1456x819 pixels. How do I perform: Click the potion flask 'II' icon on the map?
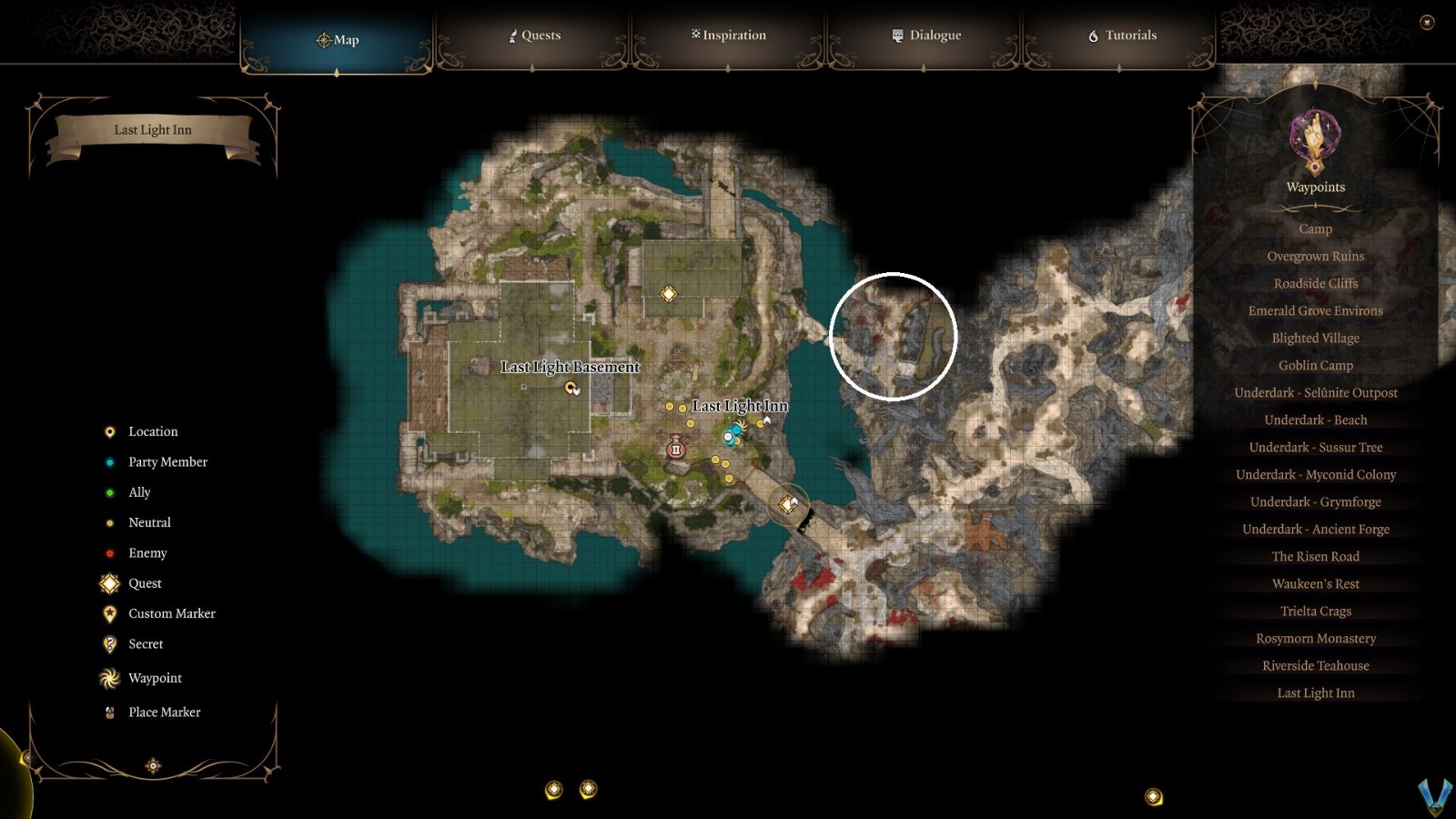676,449
